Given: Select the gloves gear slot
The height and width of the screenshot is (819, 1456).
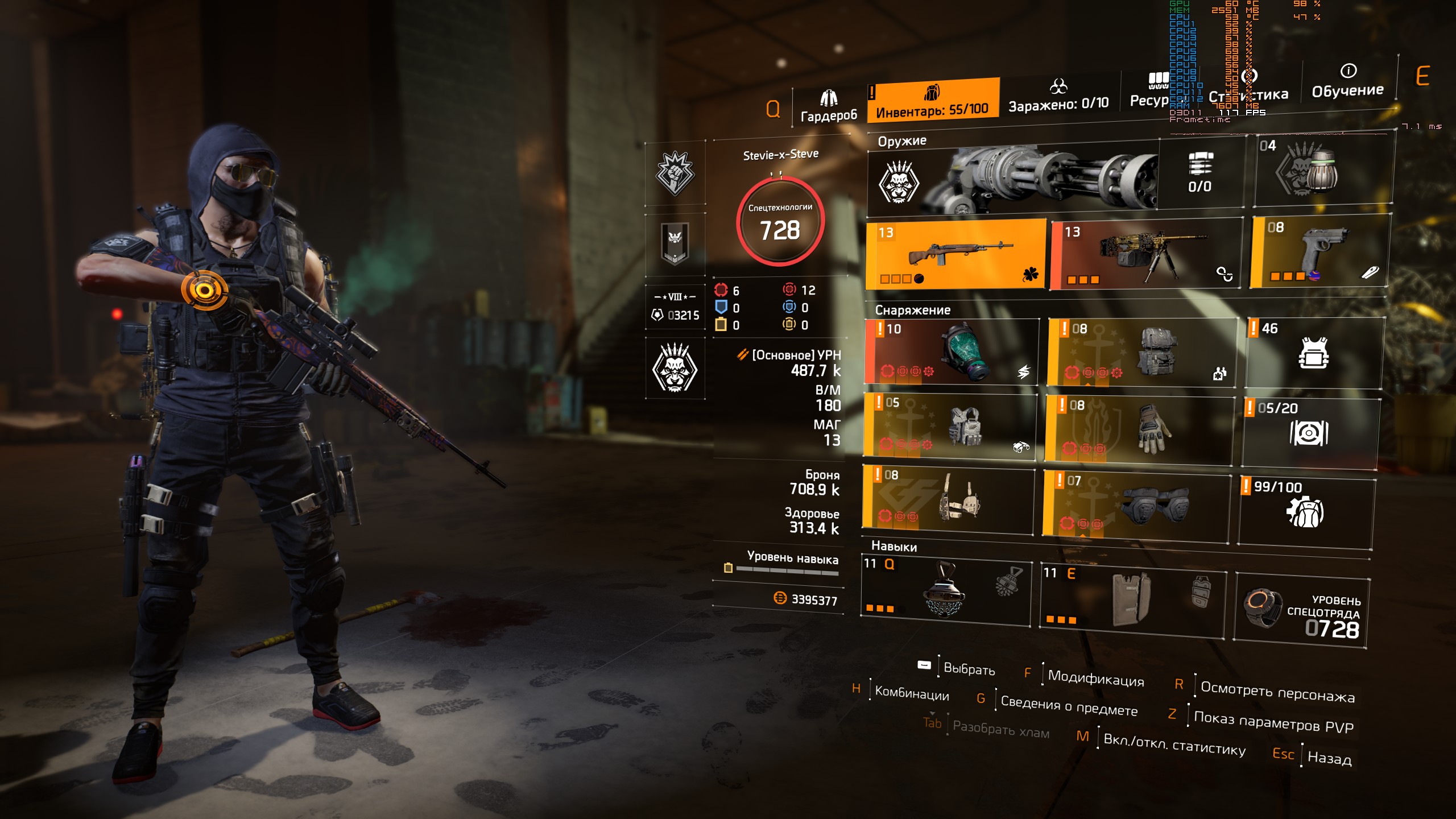Looking at the screenshot, I should click(1139, 429).
